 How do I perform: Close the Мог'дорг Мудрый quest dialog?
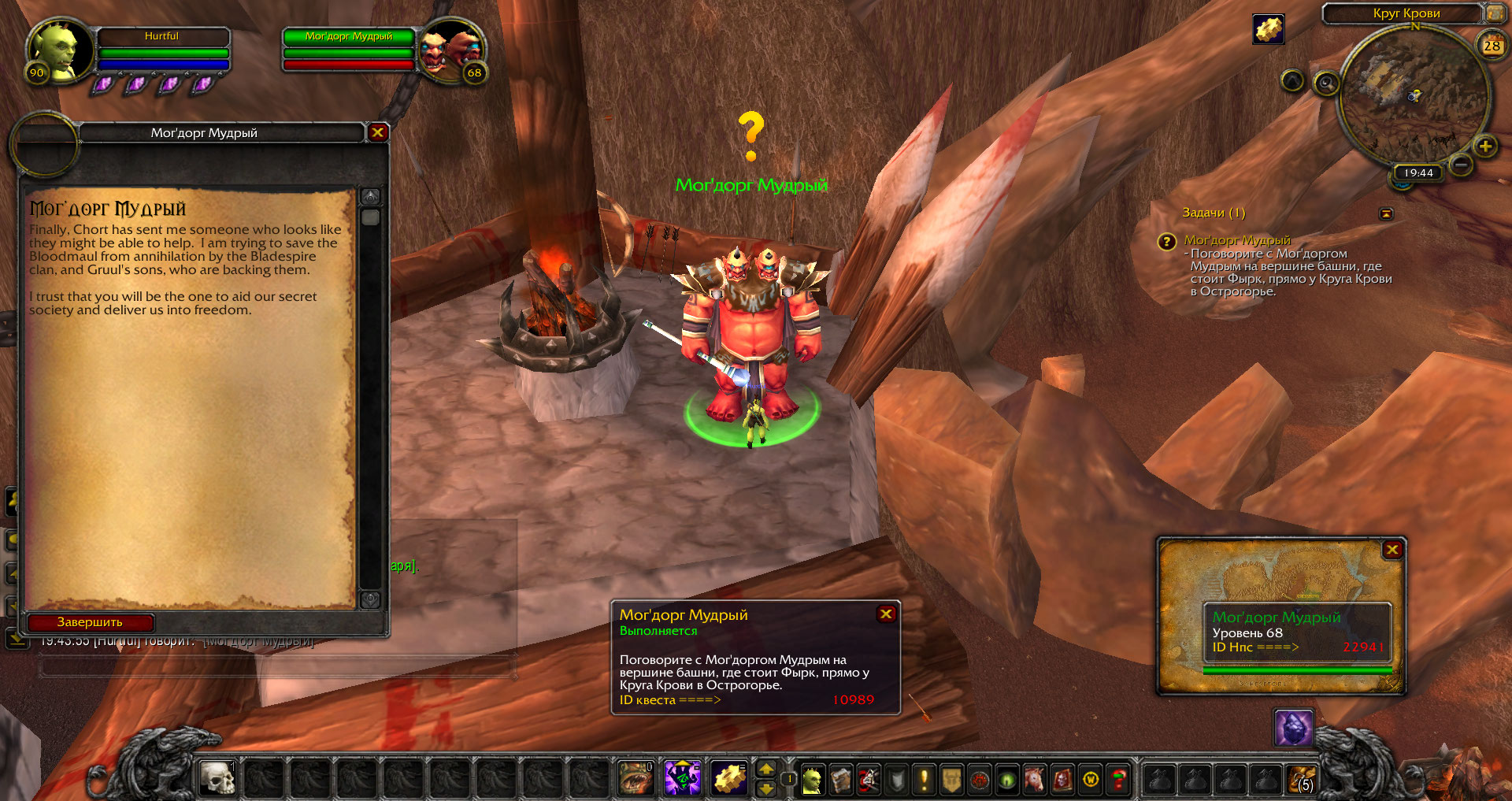click(378, 132)
